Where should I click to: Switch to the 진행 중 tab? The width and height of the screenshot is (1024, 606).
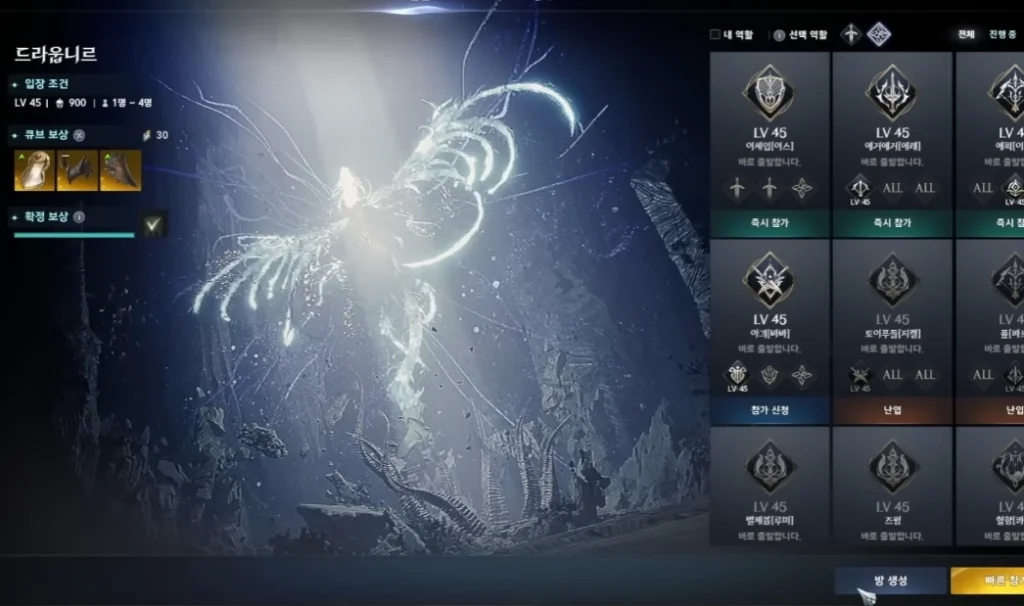[x=1004, y=34]
